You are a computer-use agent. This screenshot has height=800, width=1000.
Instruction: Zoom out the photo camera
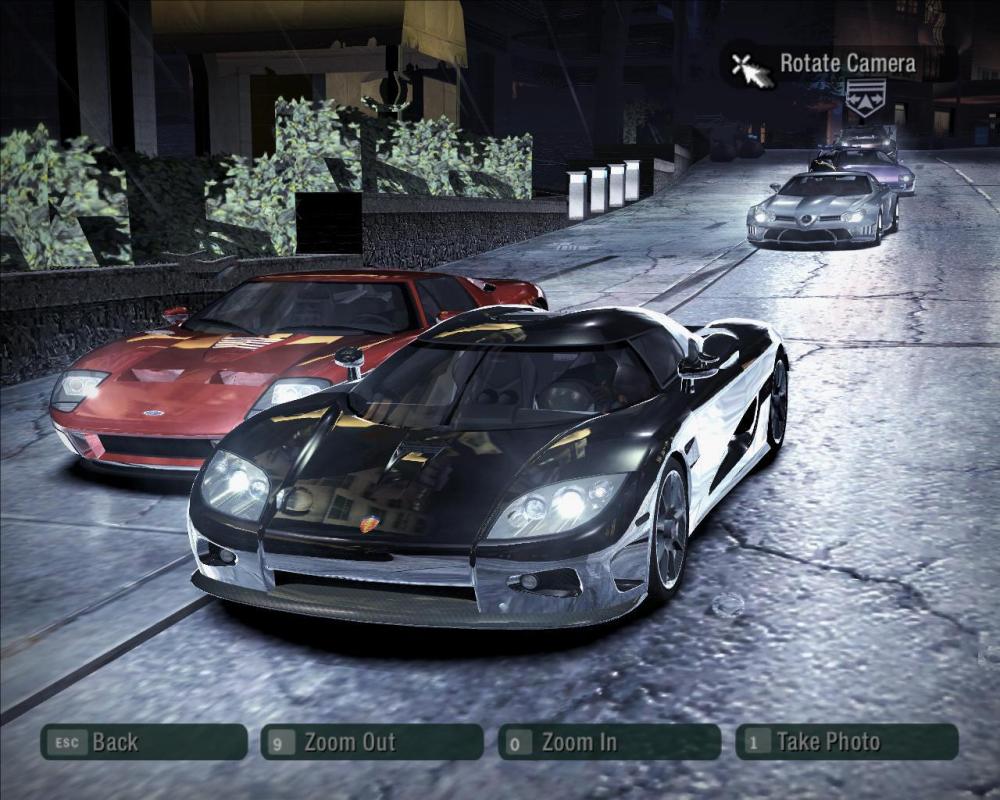click(x=371, y=742)
